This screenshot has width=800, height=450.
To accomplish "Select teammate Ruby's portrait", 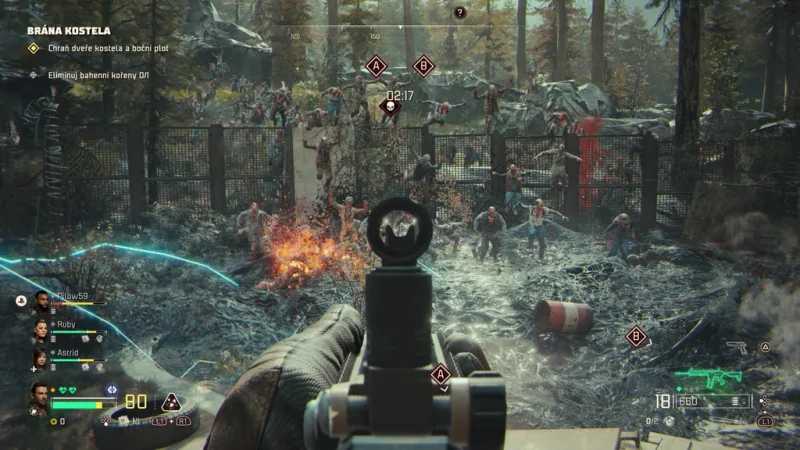I will click(x=40, y=331).
